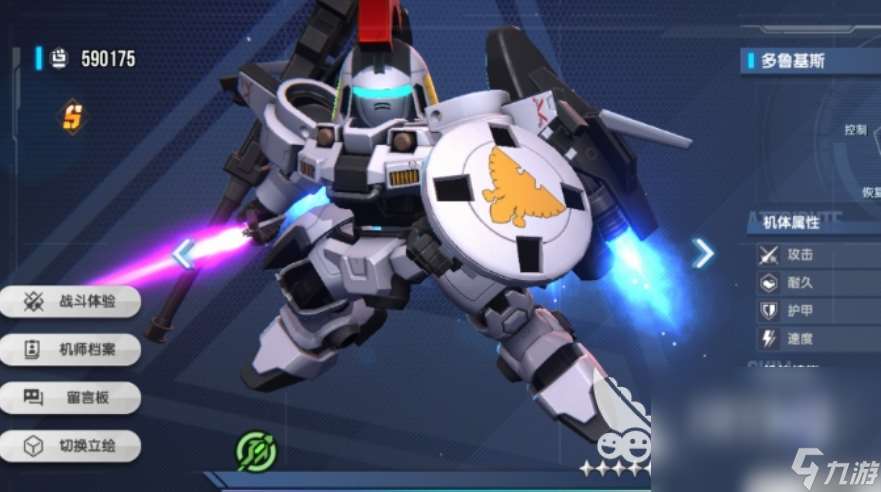The width and height of the screenshot is (881, 492).
Task: Tap the green circular emblem icon
Action: (x=255, y=451)
